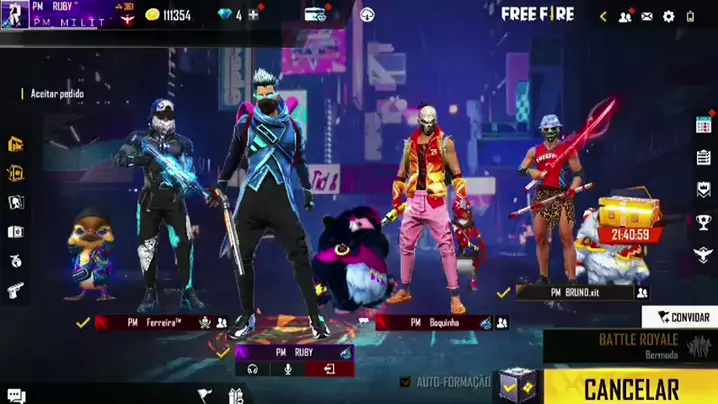This screenshot has width=718, height=404.
Task: Toggle the headphone audio under PM RUBY
Action: (253, 369)
